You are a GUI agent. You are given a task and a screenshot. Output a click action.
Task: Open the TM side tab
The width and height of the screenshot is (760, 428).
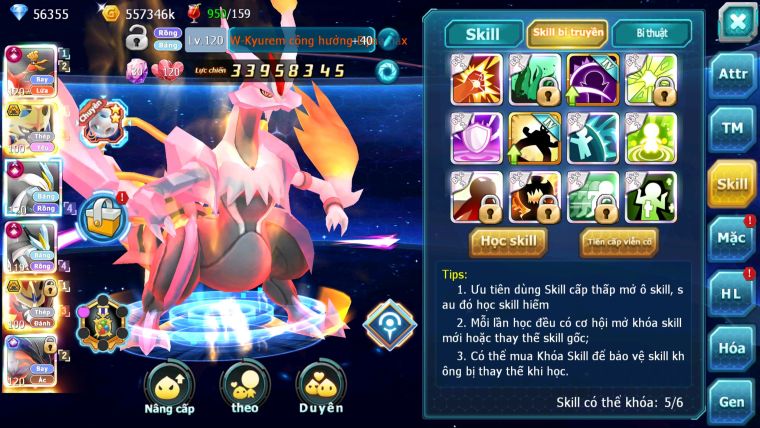[732, 128]
